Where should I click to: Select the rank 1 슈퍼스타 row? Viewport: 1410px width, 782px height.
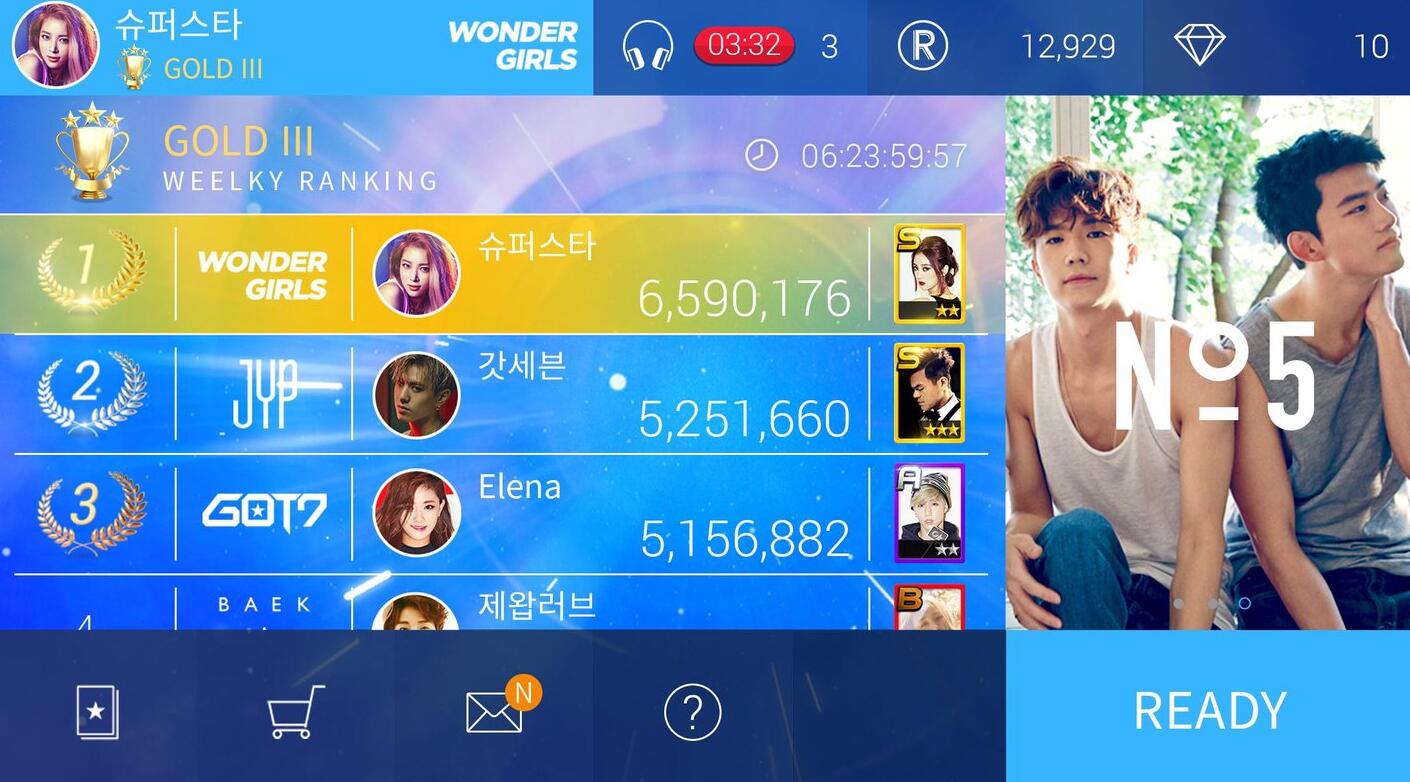click(x=600, y=274)
